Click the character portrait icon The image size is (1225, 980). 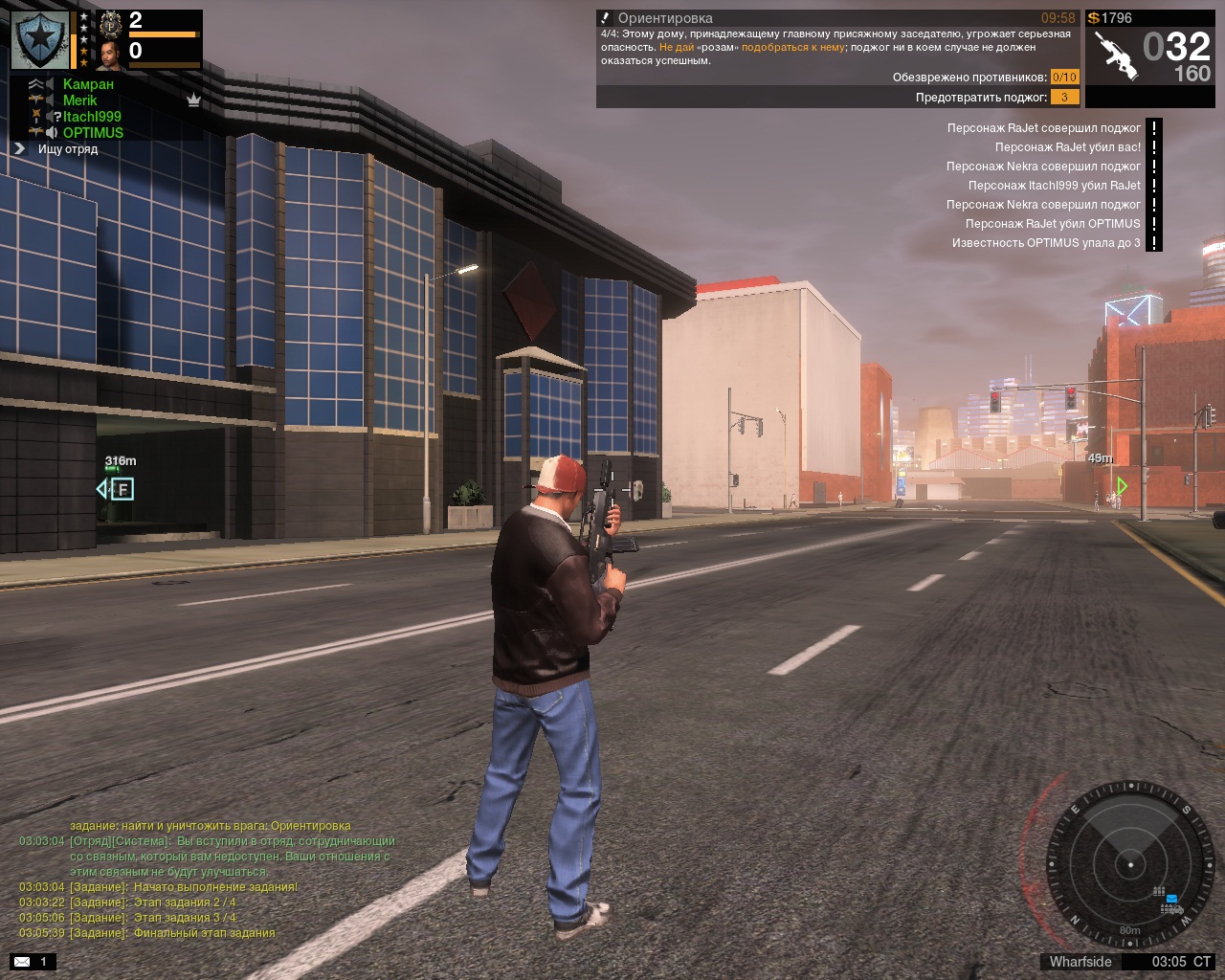pos(111,55)
